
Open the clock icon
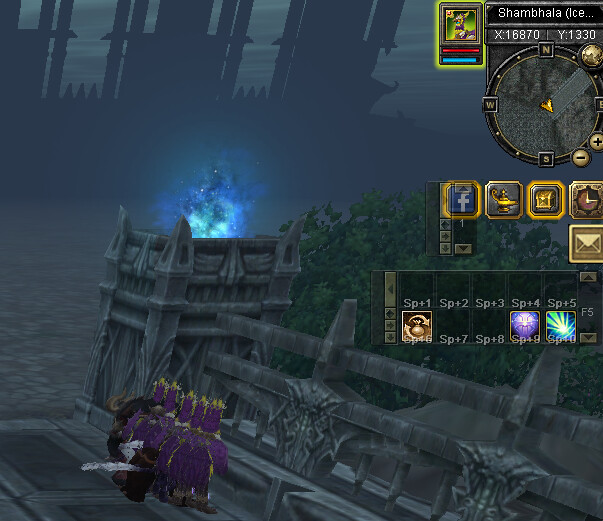[587, 200]
